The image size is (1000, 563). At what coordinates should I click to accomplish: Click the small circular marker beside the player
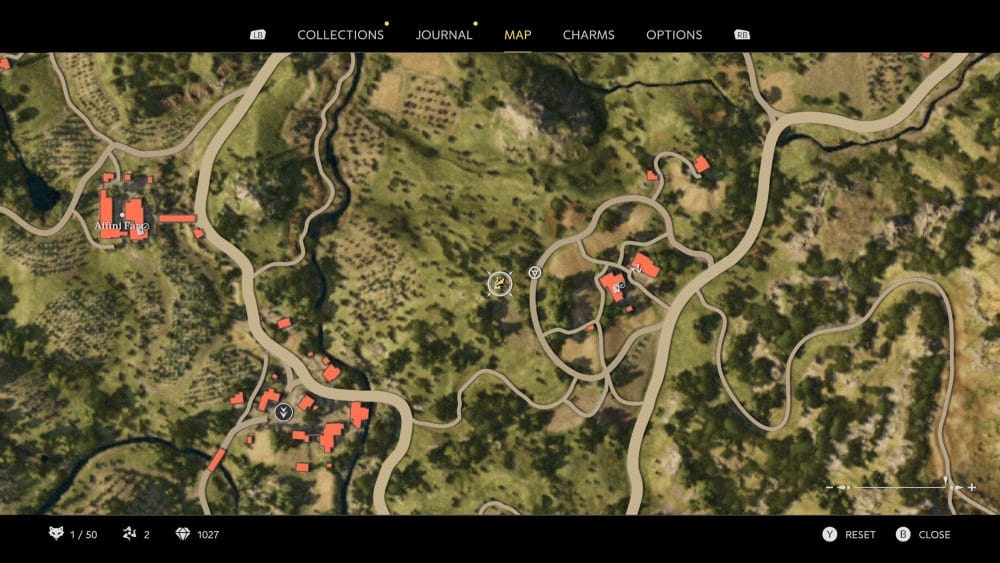tap(535, 272)
